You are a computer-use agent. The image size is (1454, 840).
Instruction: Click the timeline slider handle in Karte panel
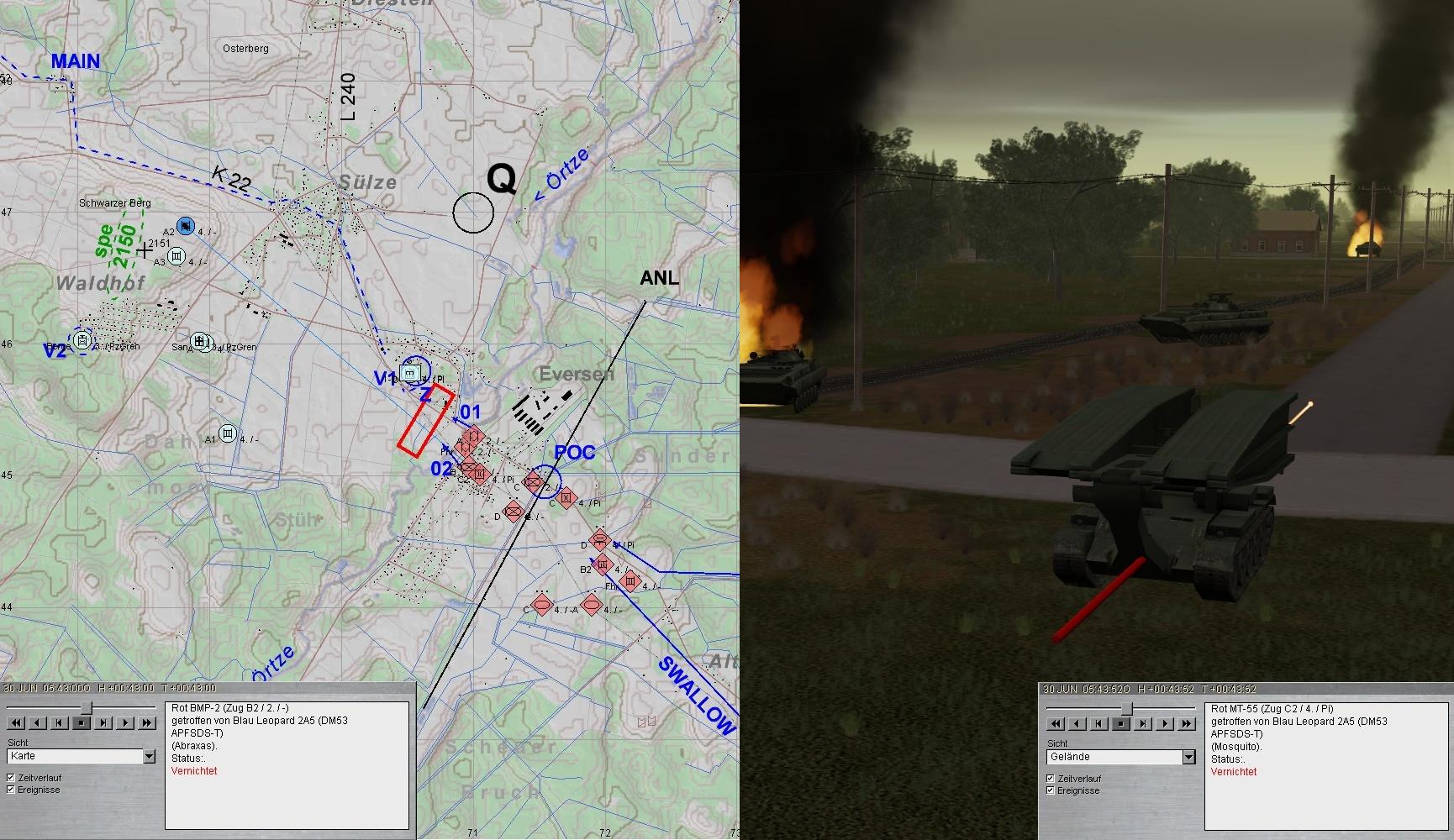click(86, 708)
